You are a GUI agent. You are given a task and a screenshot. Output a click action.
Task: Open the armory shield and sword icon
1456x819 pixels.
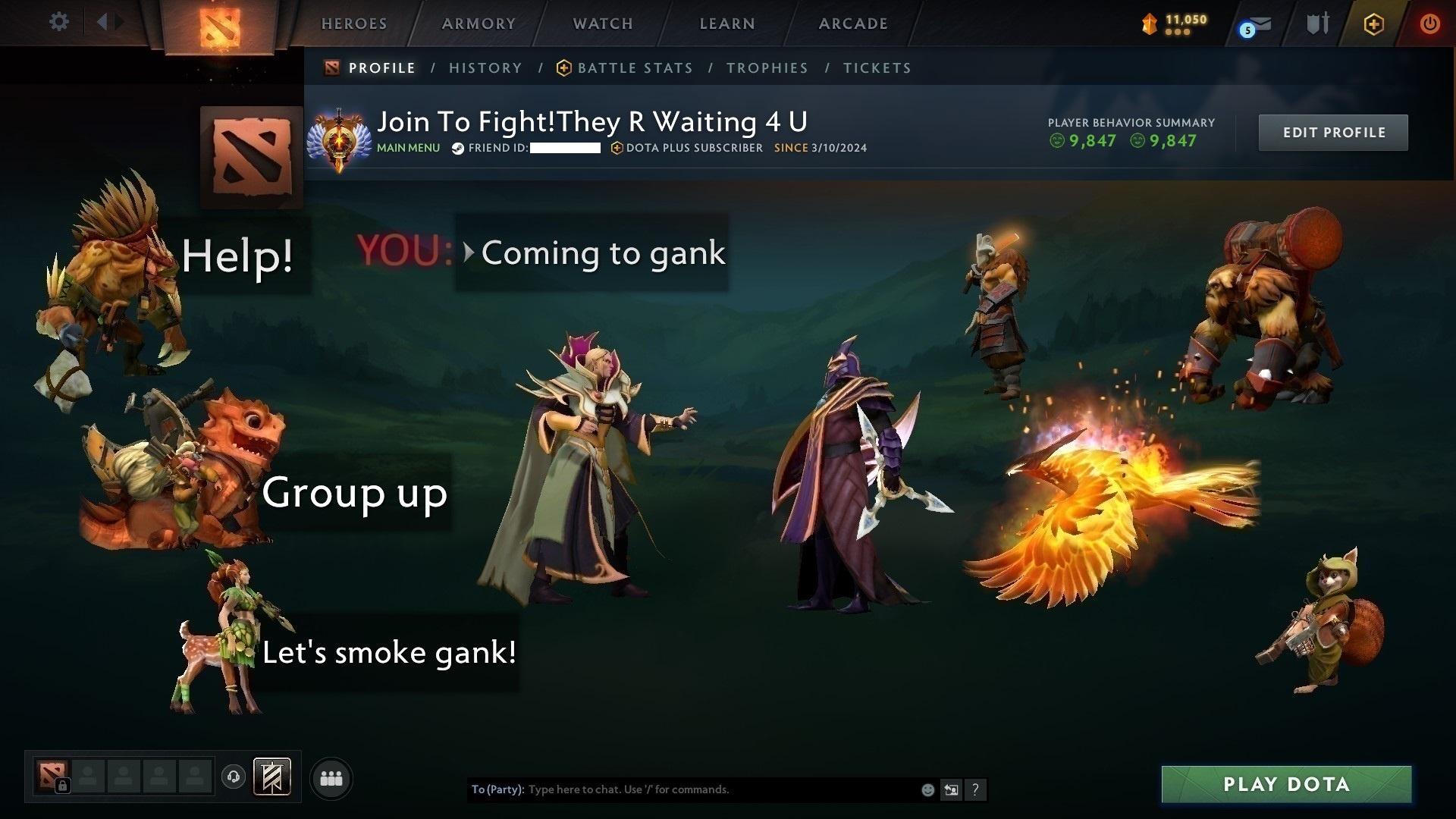[1317, 23]
